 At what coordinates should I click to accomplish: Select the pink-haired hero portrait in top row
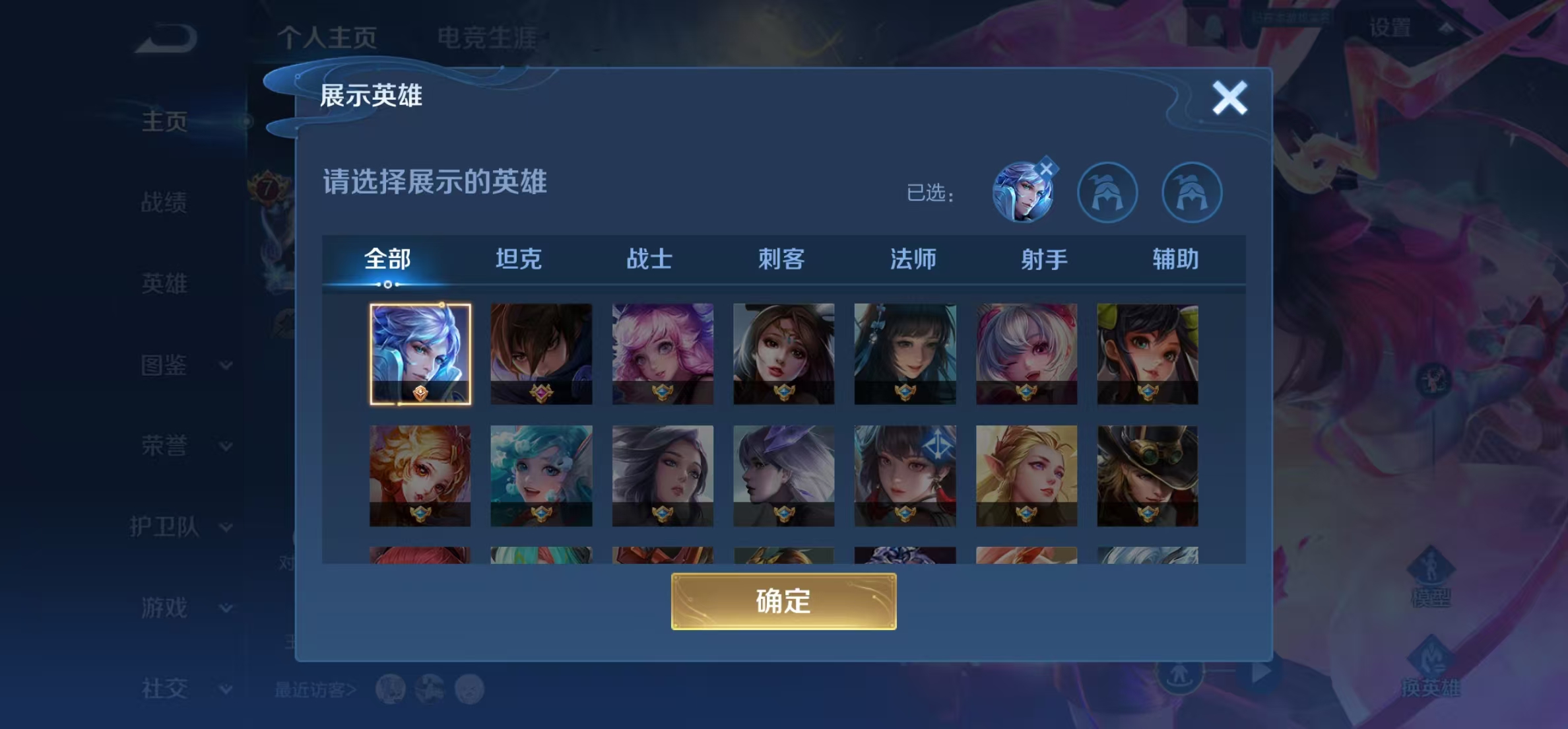[x=663, y=354]
